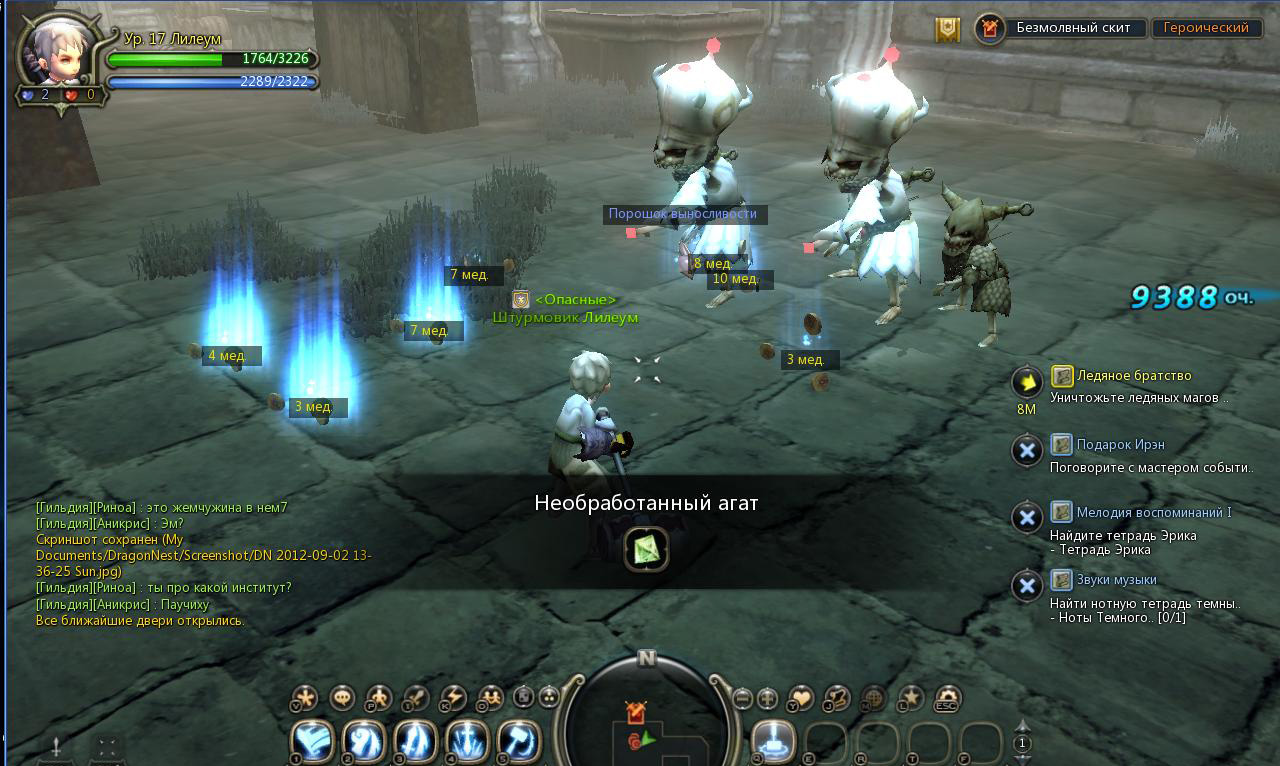Open the heart-shaped social menu icon
Viewport: 1280px width, 766px height.
801,698
